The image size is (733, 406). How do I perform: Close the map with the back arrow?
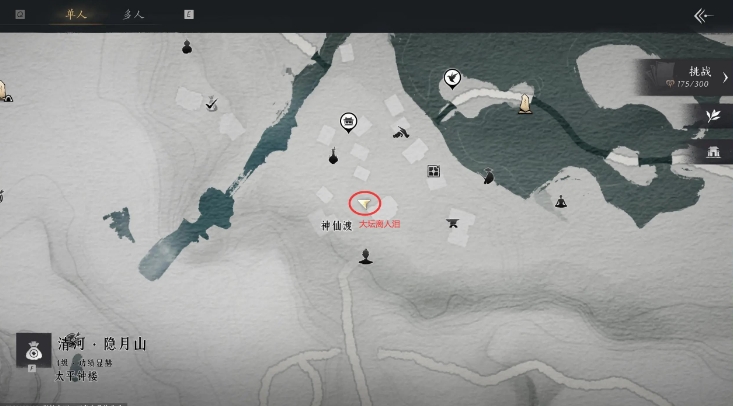[x=703, y=15]
